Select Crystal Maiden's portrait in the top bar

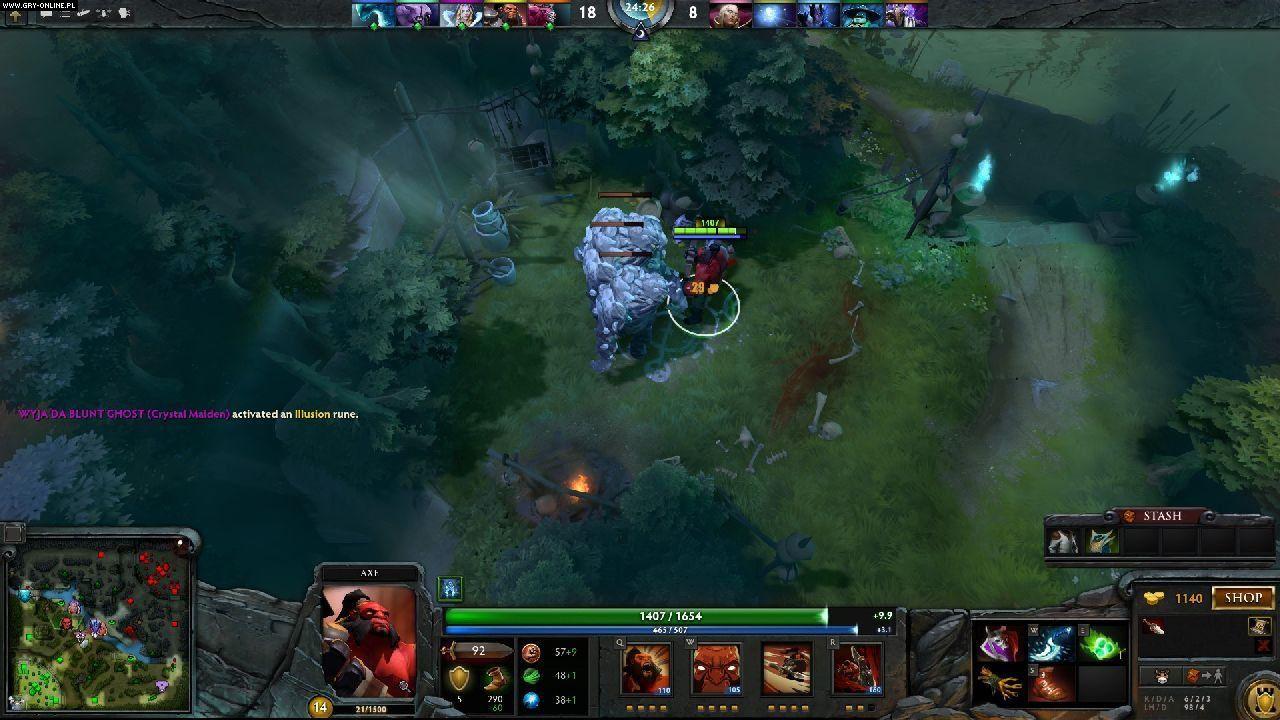[460, 13]
